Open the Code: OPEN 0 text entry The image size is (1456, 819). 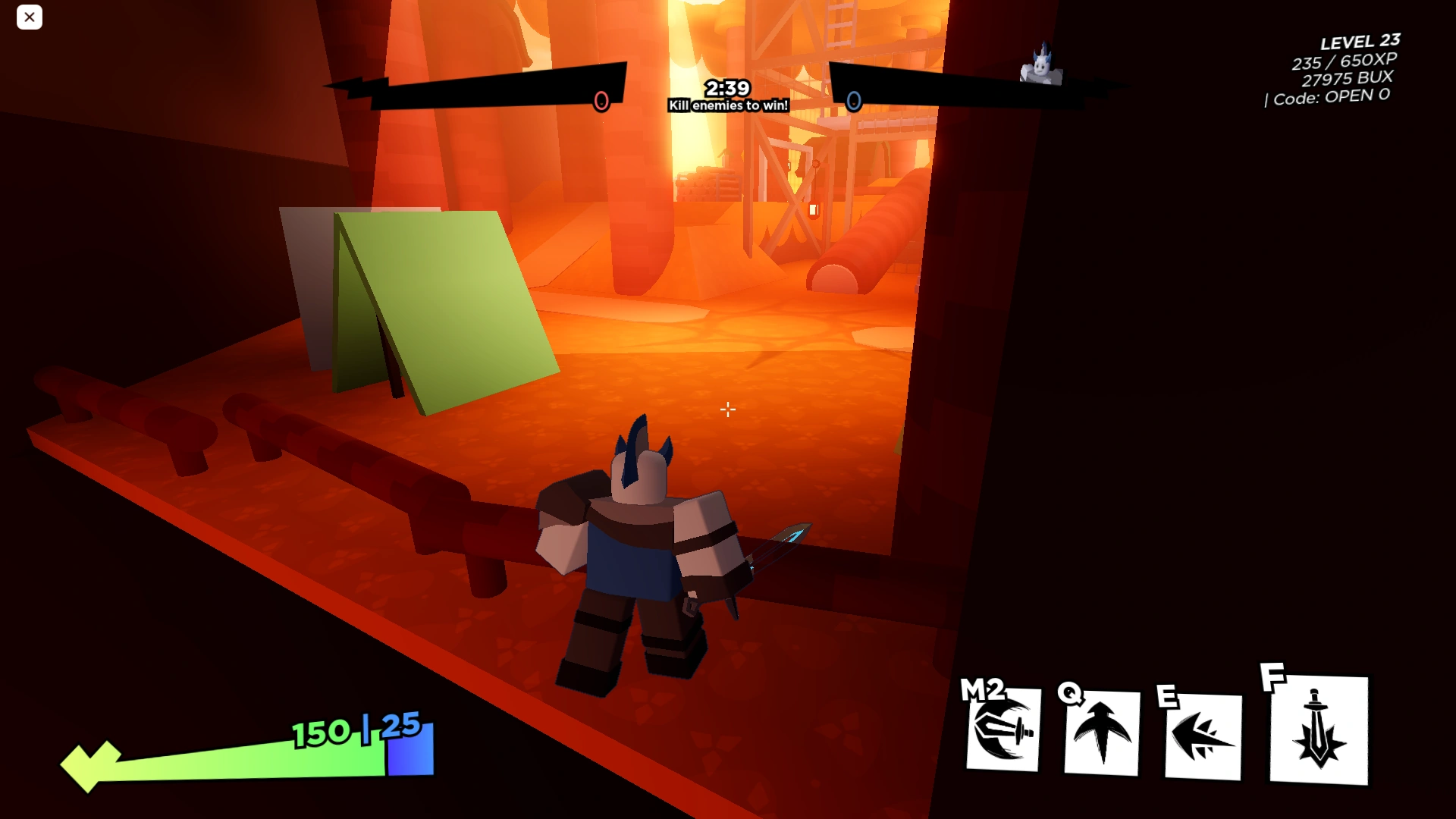click(x=1326, y=96)
